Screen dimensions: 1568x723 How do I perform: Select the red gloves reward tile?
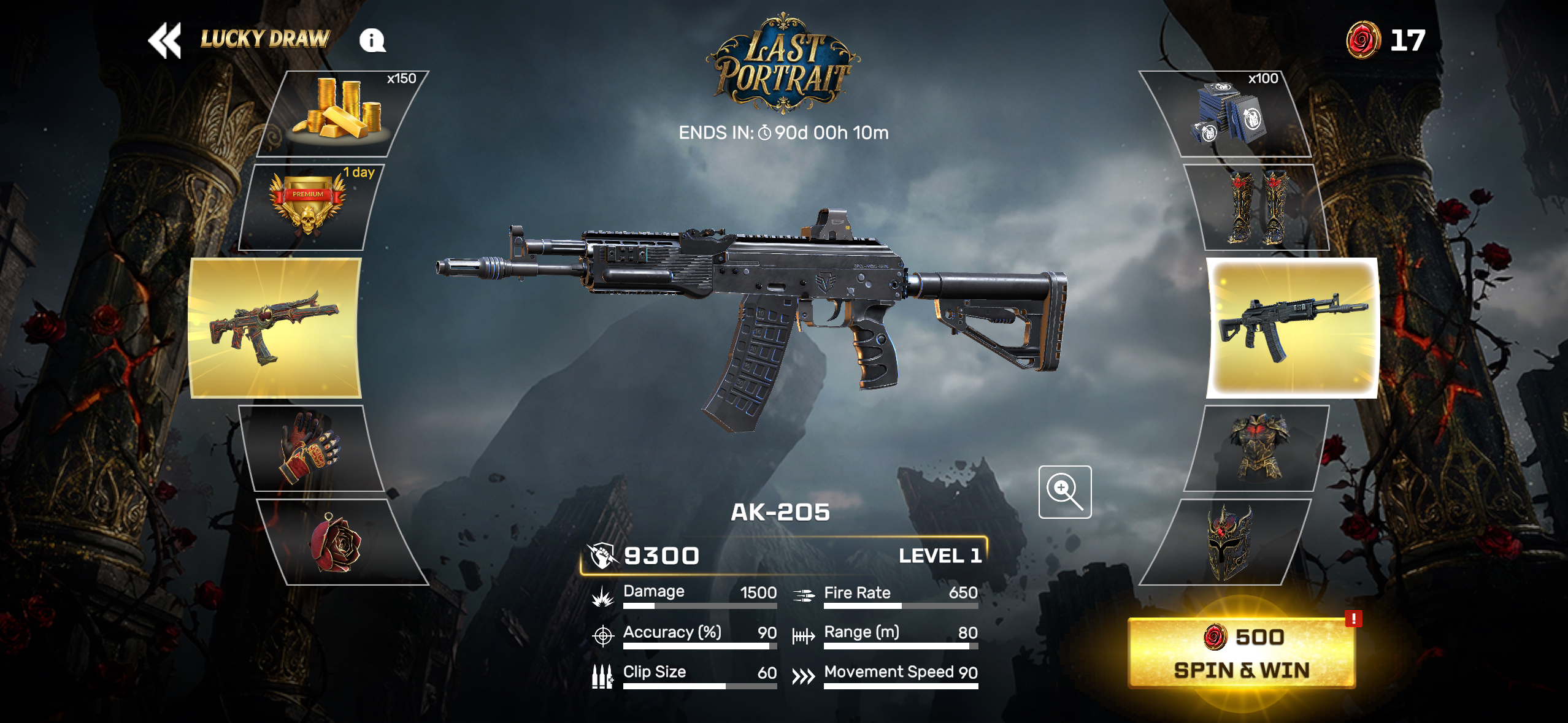pos(312,448)
